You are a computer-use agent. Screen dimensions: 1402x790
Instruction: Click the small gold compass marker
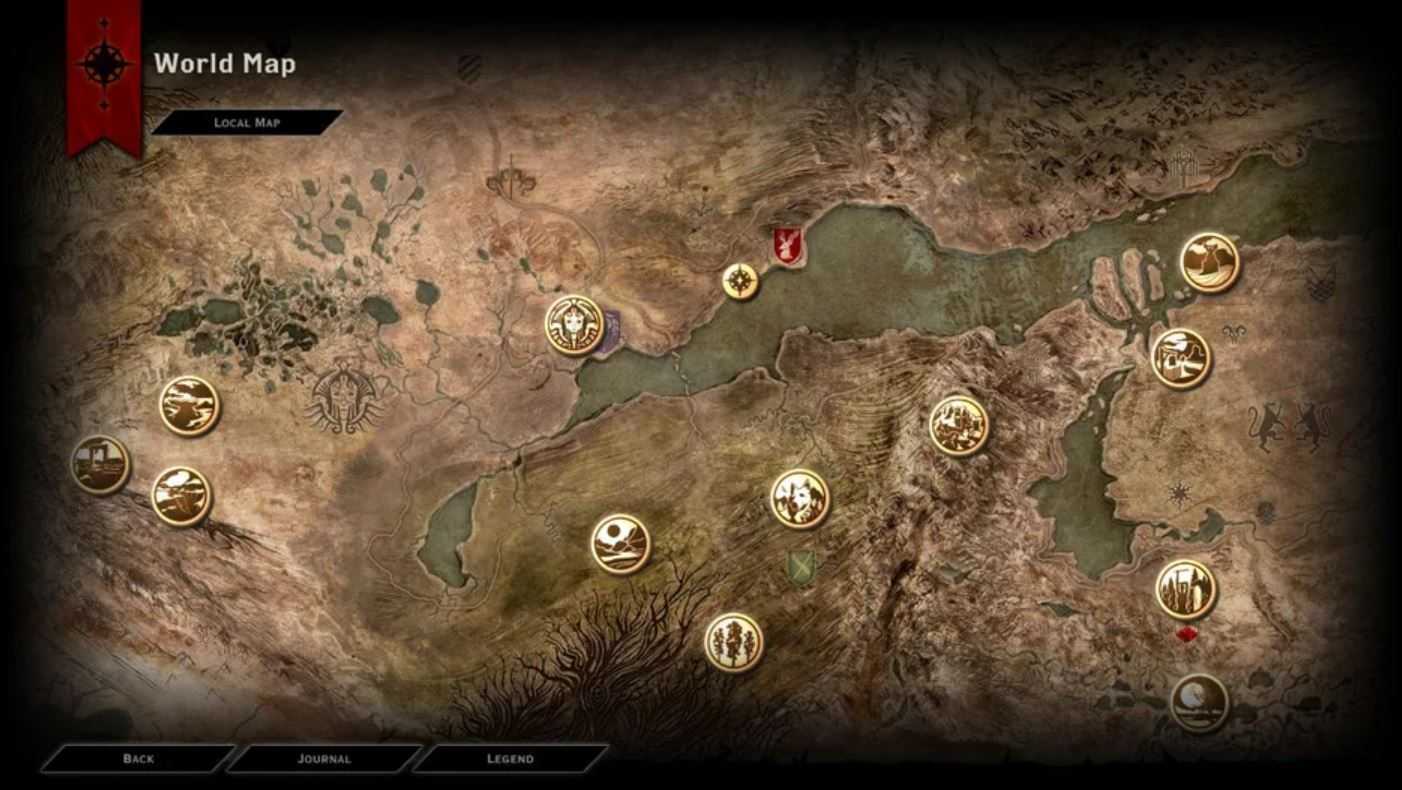[x=740, y=281]
